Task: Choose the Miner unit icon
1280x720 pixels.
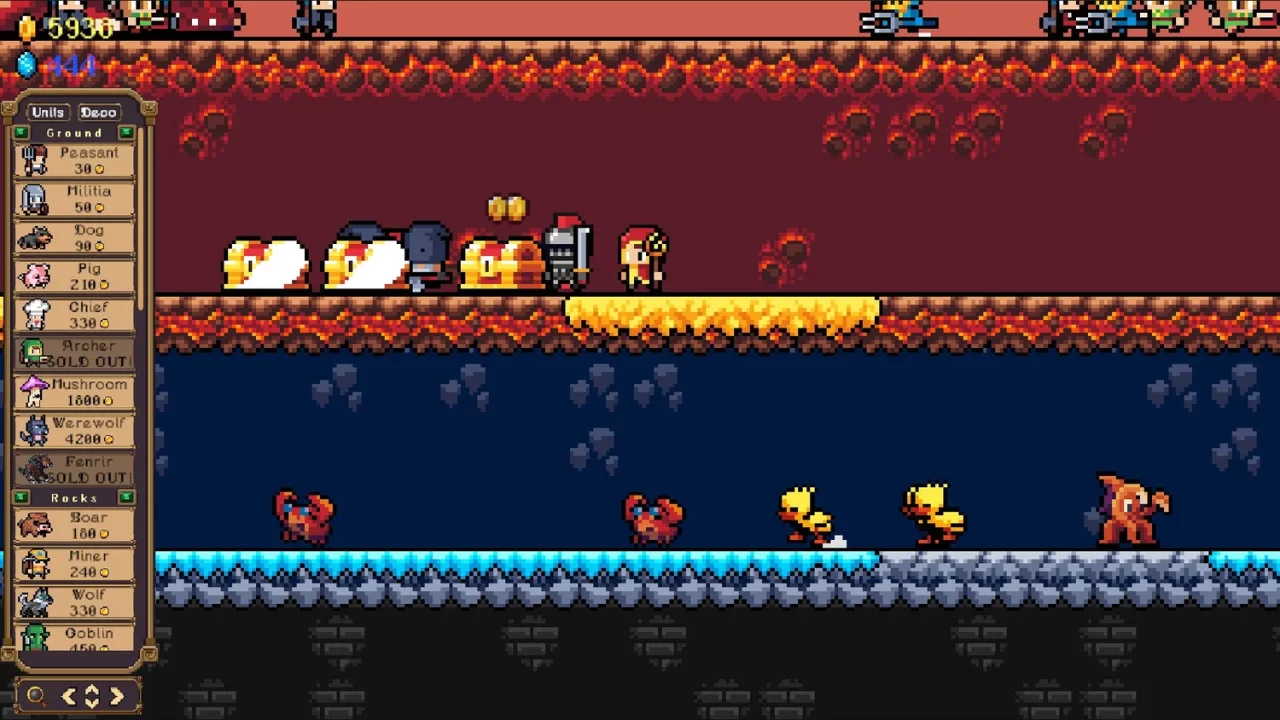Action: 75,562
